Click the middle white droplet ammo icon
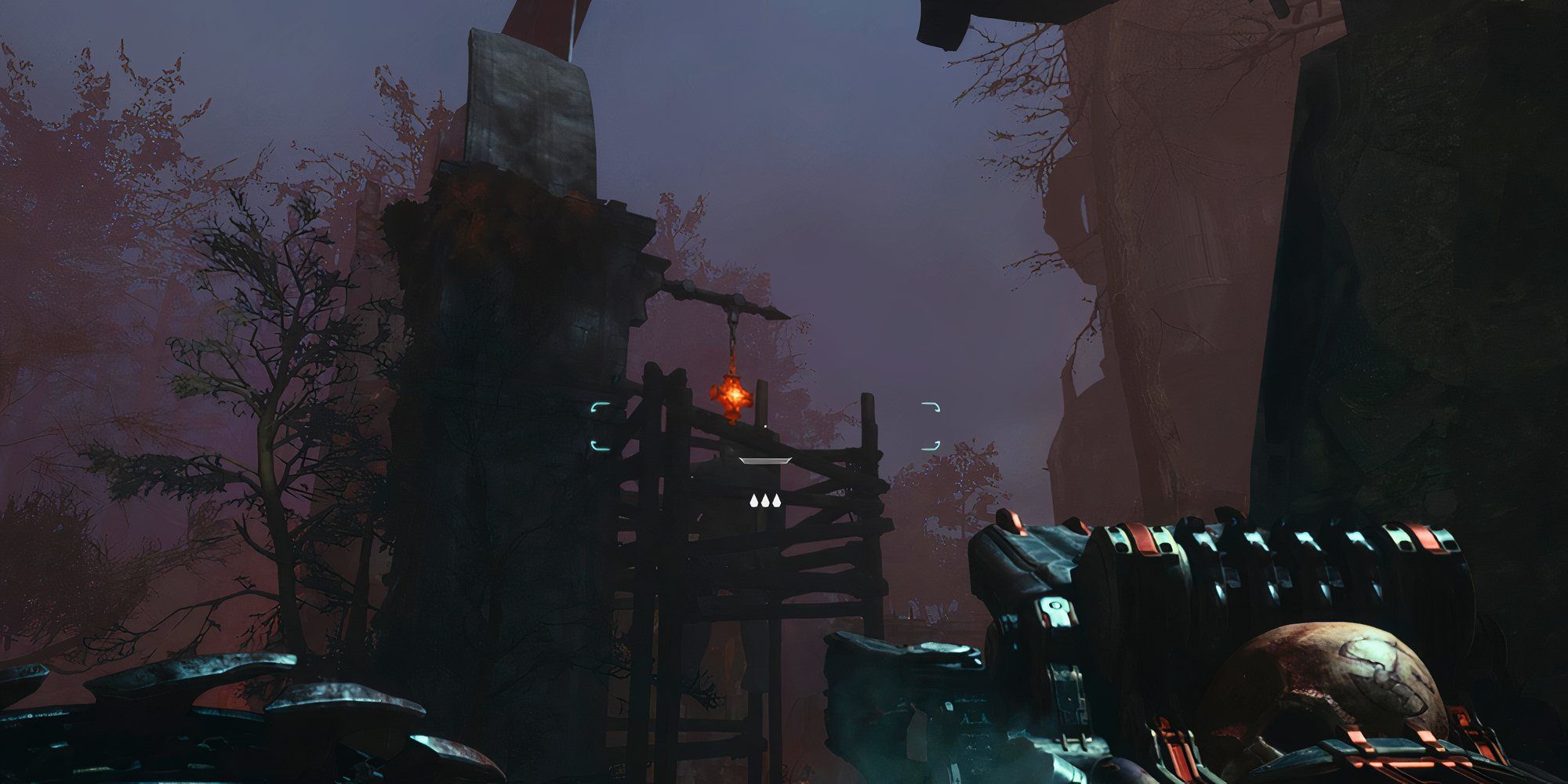 (x=767, y=503)
